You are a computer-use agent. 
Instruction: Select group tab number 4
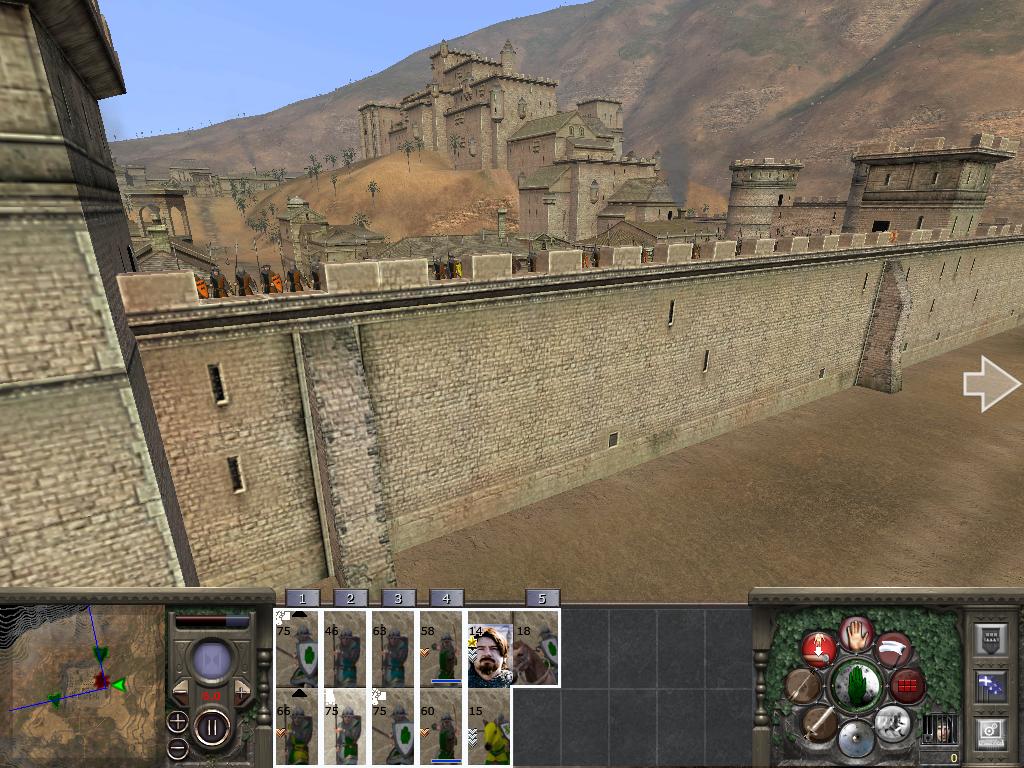tap(446, 598)
